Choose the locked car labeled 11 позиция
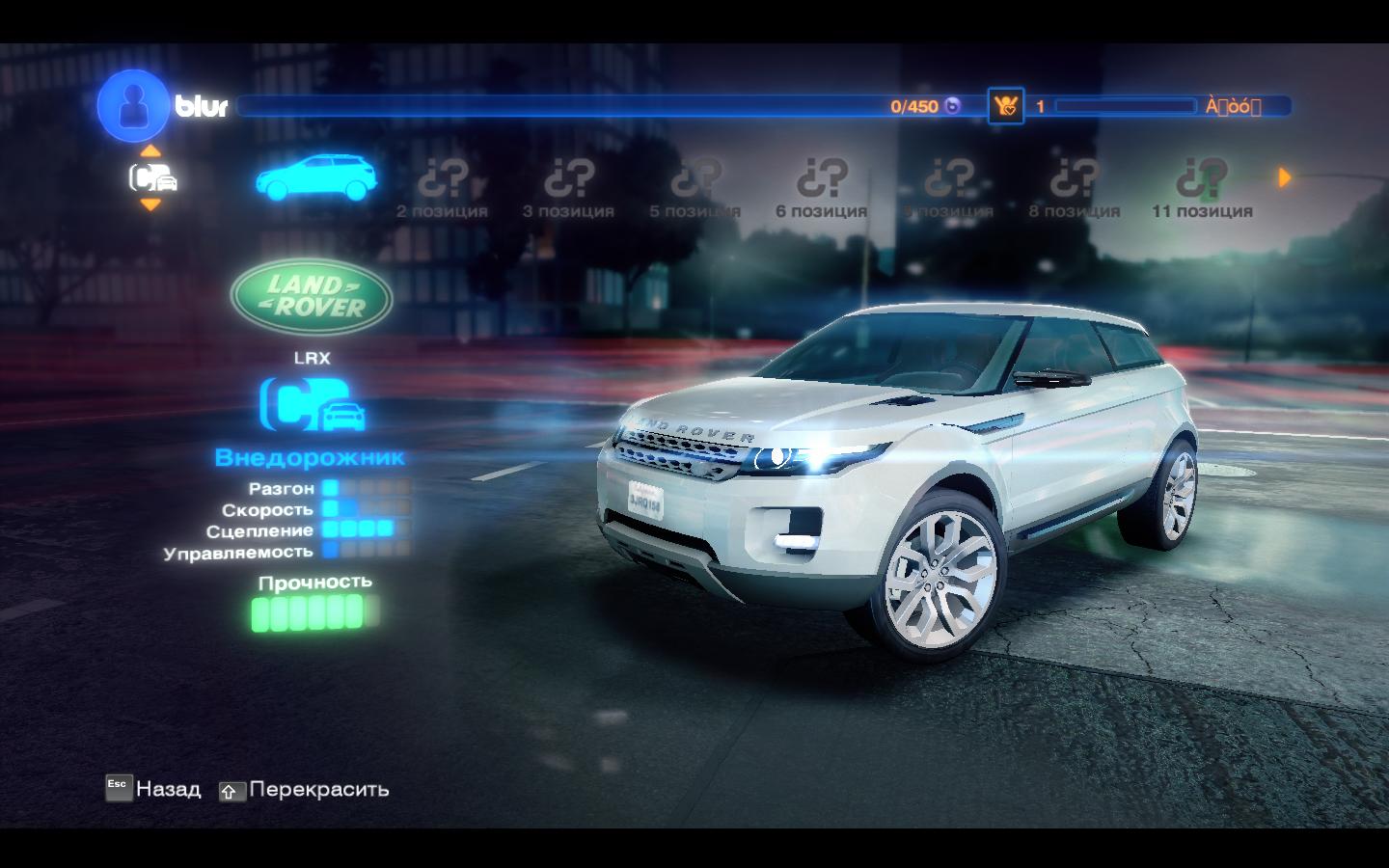The image size is (1389, 868). (x=1202, y=188)
